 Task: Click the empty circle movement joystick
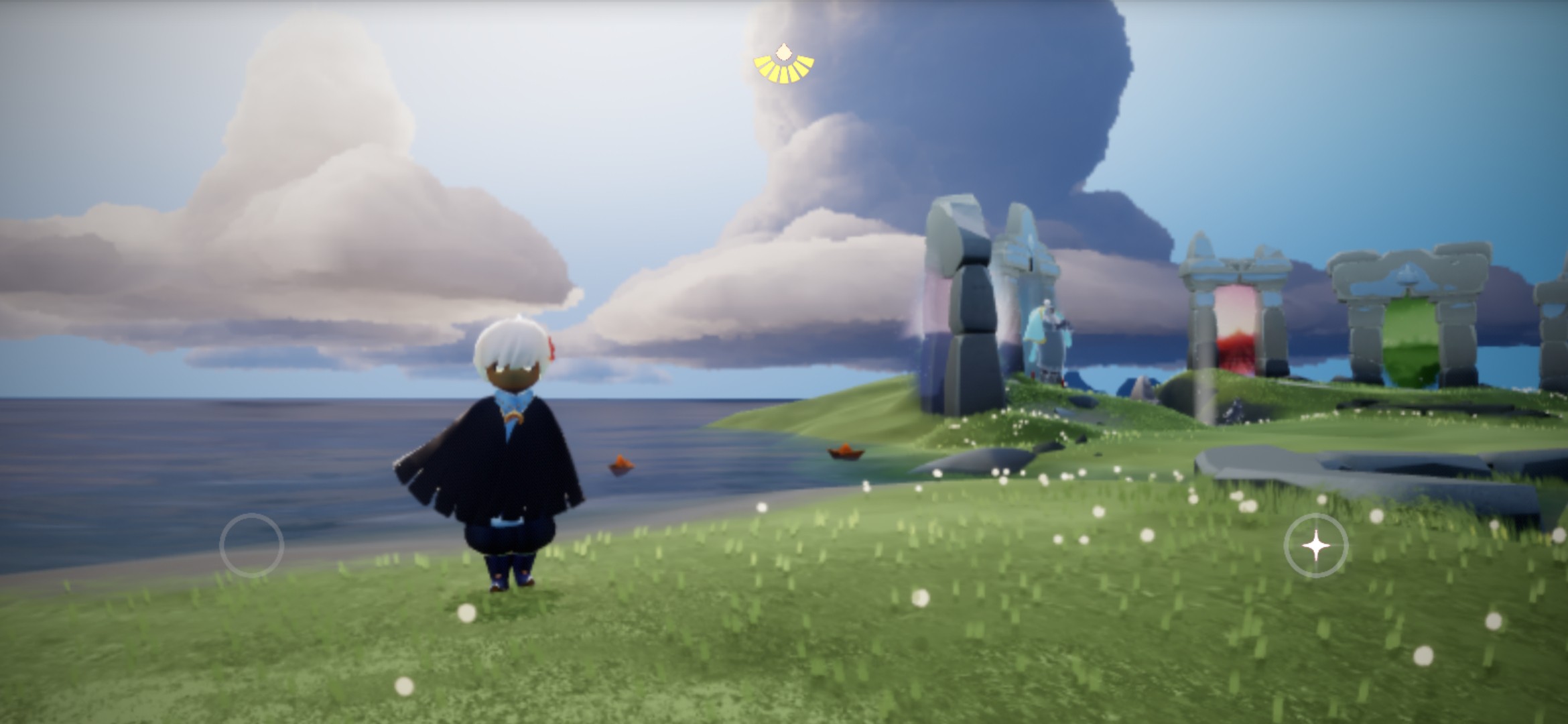tap(252, 545)
